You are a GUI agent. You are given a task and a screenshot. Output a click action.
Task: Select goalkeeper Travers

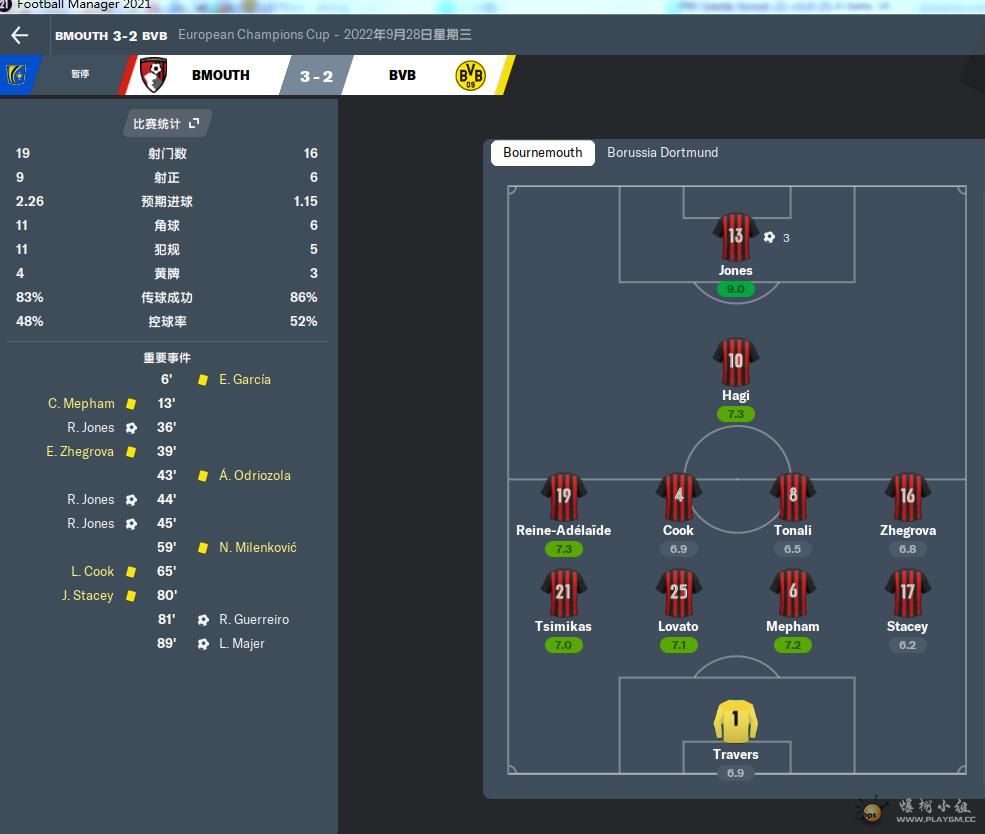click(x=735, y=722)
